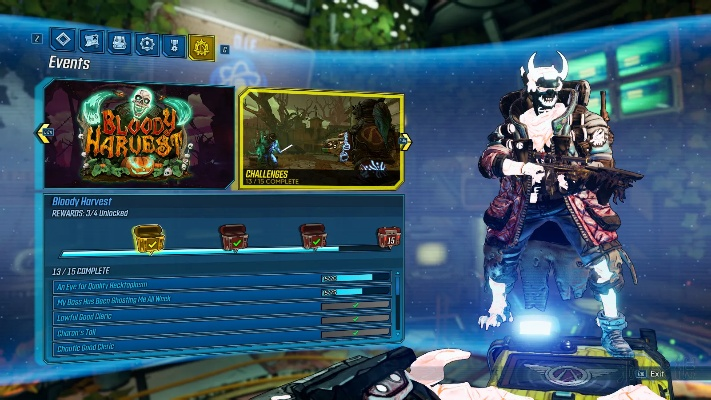The image size is (711, 400).
Task: Click the challenge list scrollbar
Action: pyautogui.click(x=398, y=300)
